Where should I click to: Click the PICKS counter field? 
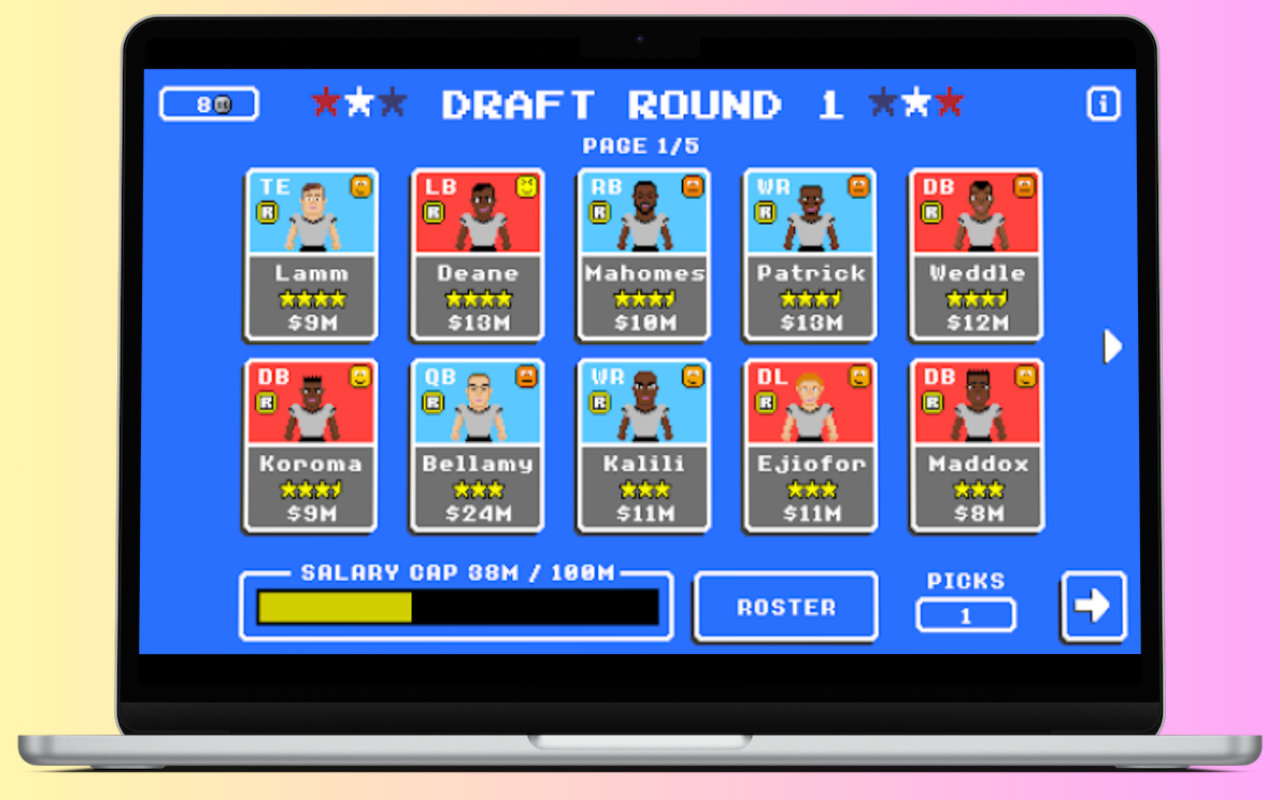tap(965, 615)
